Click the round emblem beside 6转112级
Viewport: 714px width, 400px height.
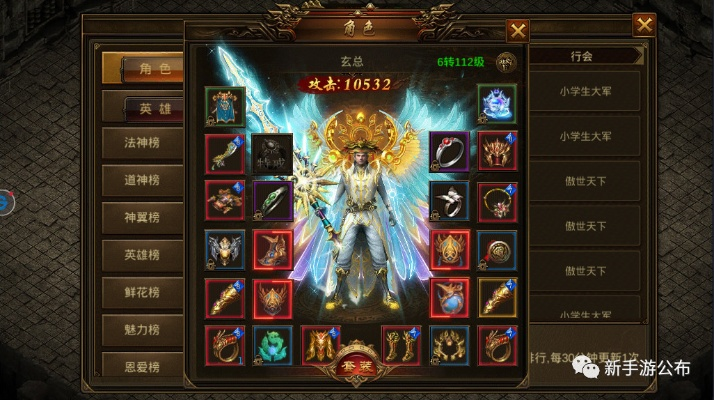[507, 62]
